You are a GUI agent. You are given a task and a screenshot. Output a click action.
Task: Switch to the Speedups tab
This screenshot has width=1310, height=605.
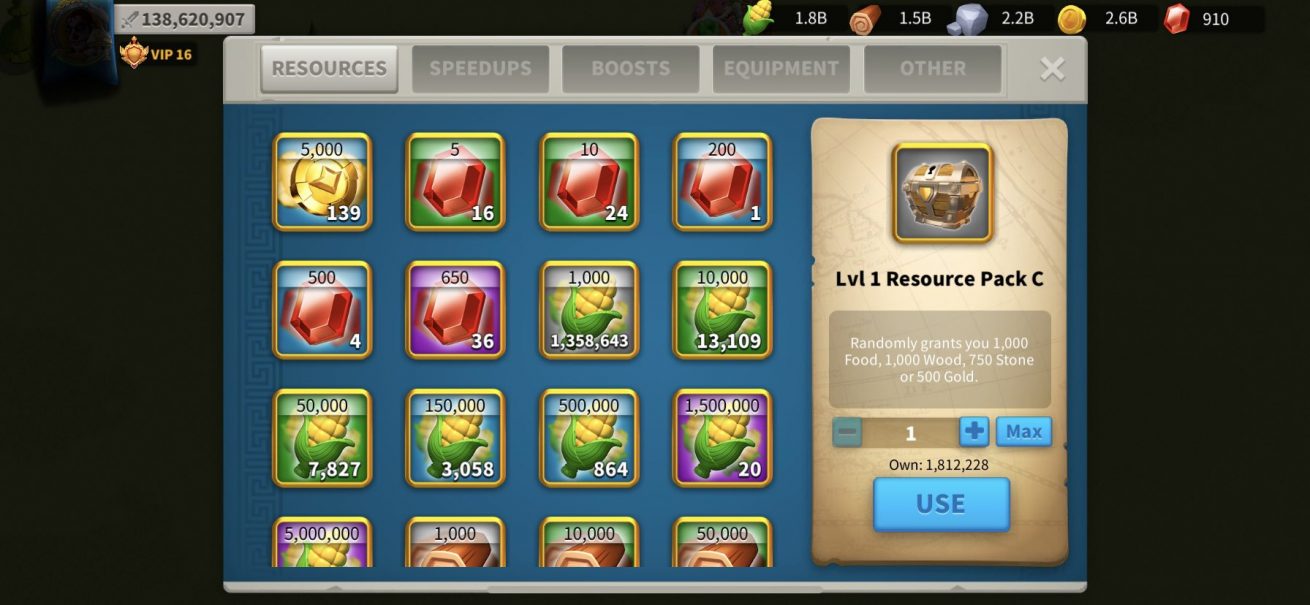(x=480, y=69)
